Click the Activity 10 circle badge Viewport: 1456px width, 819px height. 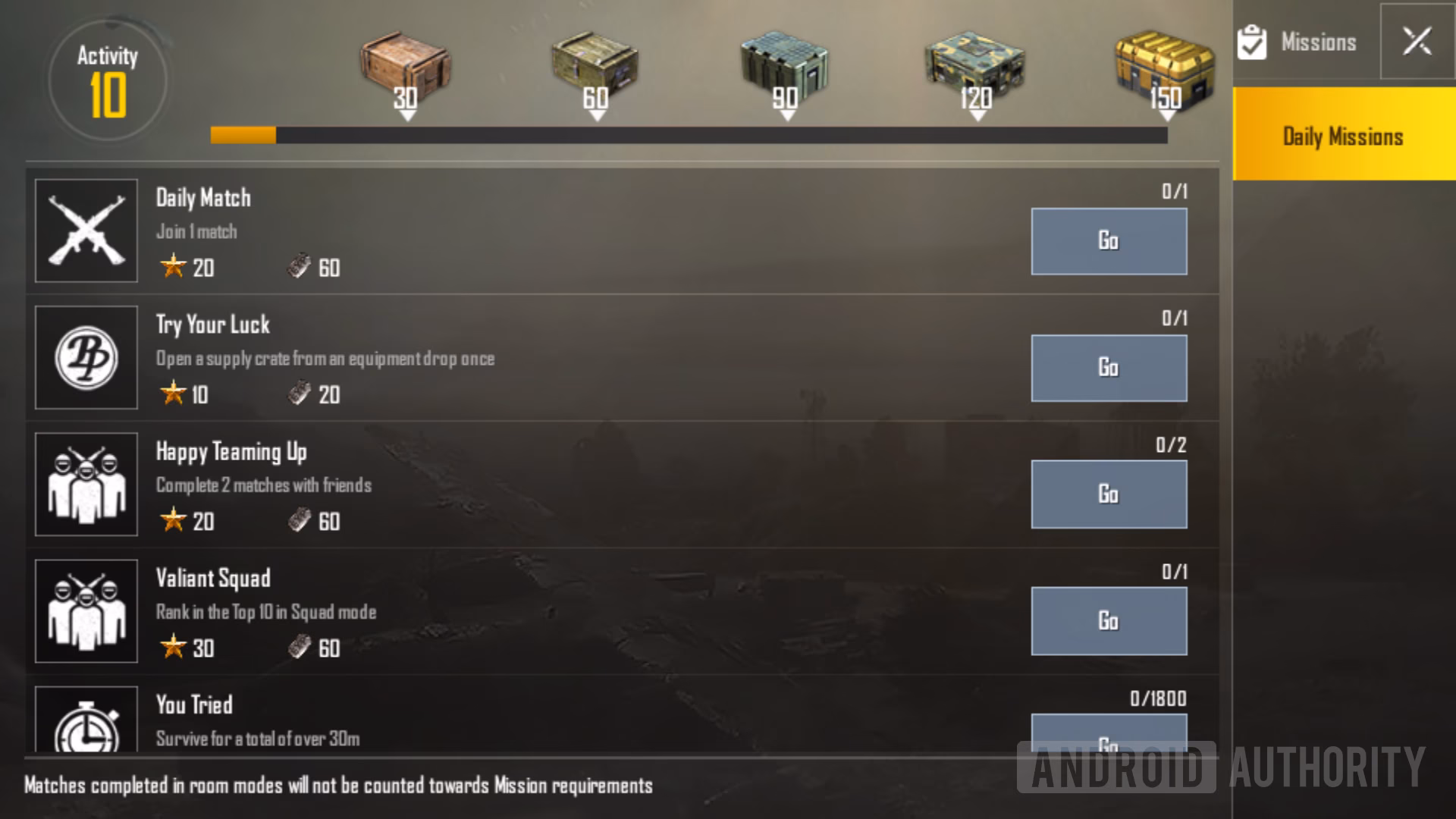point(106,78)
